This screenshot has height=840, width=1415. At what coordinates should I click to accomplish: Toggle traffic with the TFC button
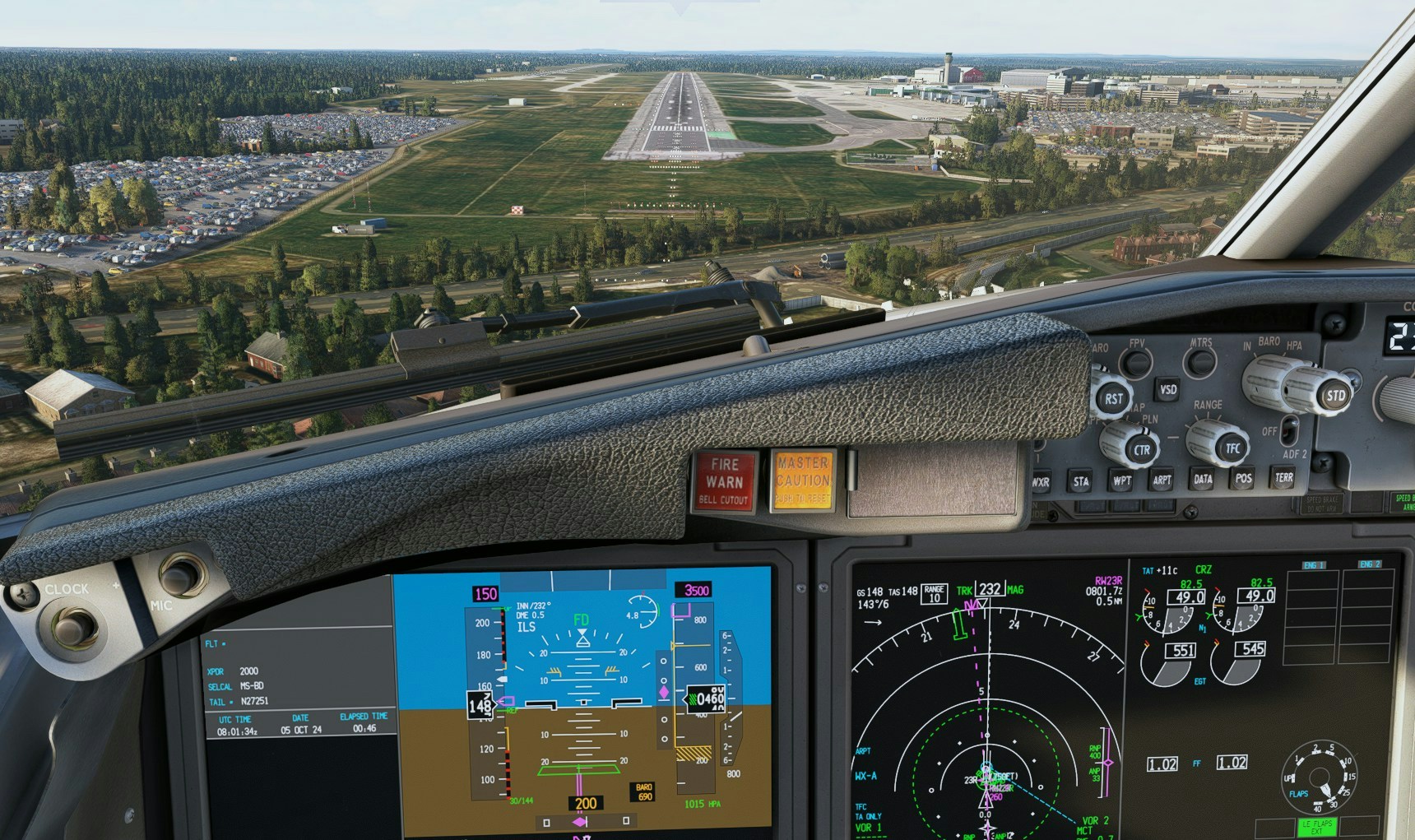tap(1232, 448)
